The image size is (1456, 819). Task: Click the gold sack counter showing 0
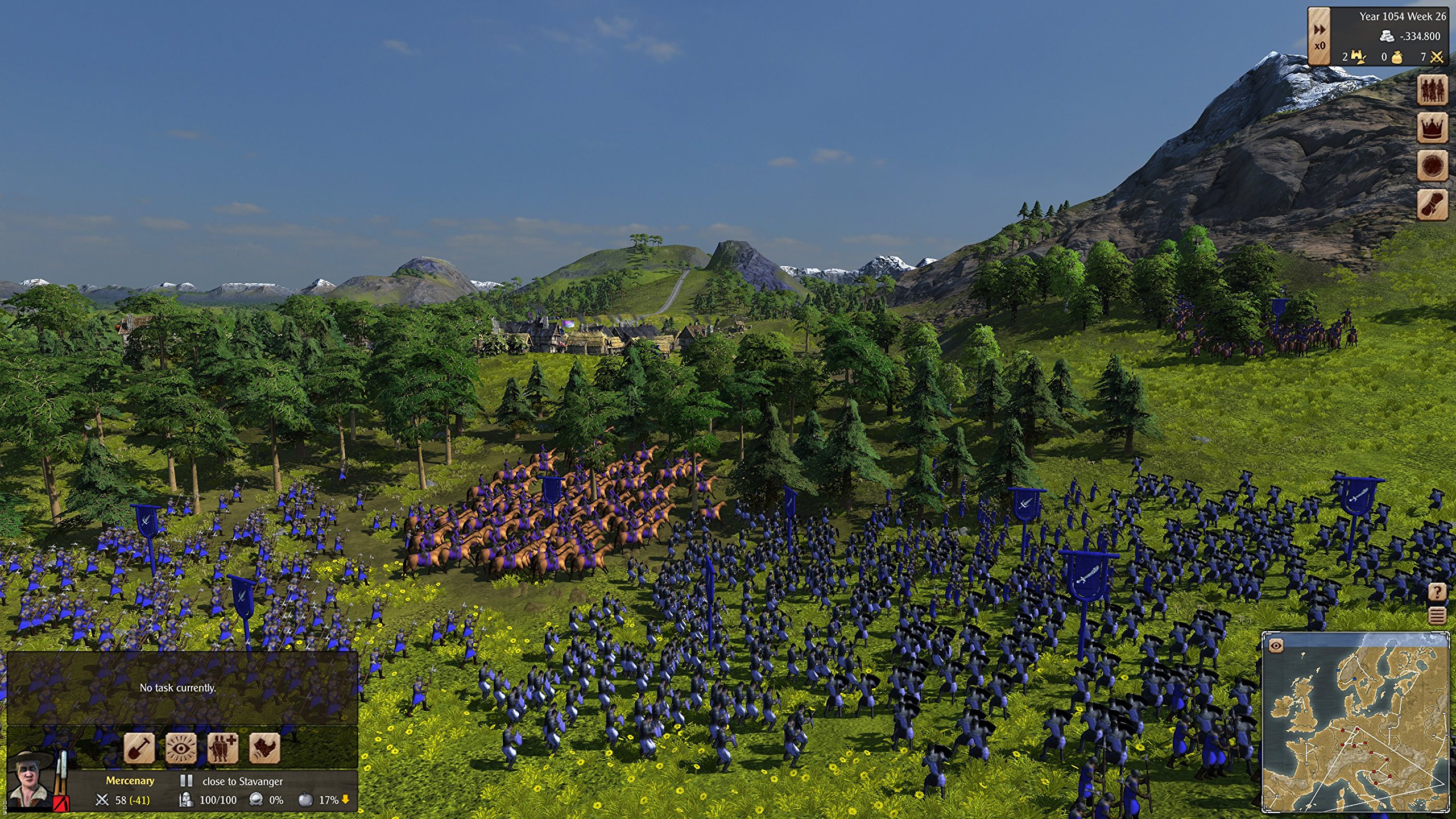(1392, 57)
